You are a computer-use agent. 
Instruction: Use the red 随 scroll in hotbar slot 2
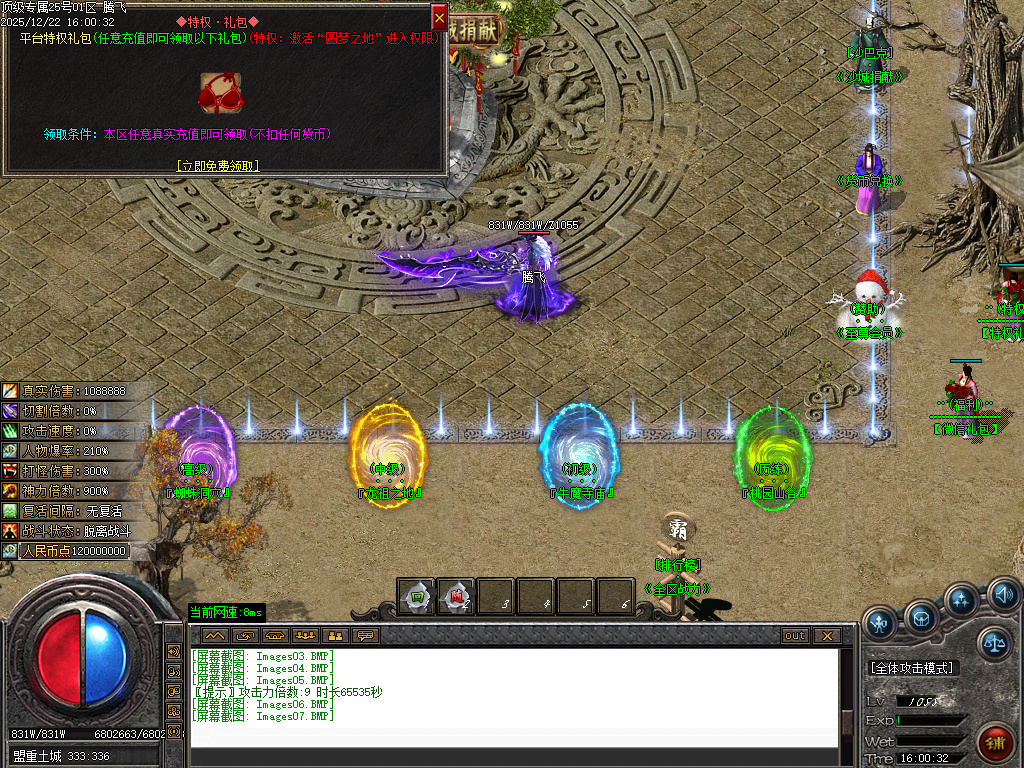[456, 597]
